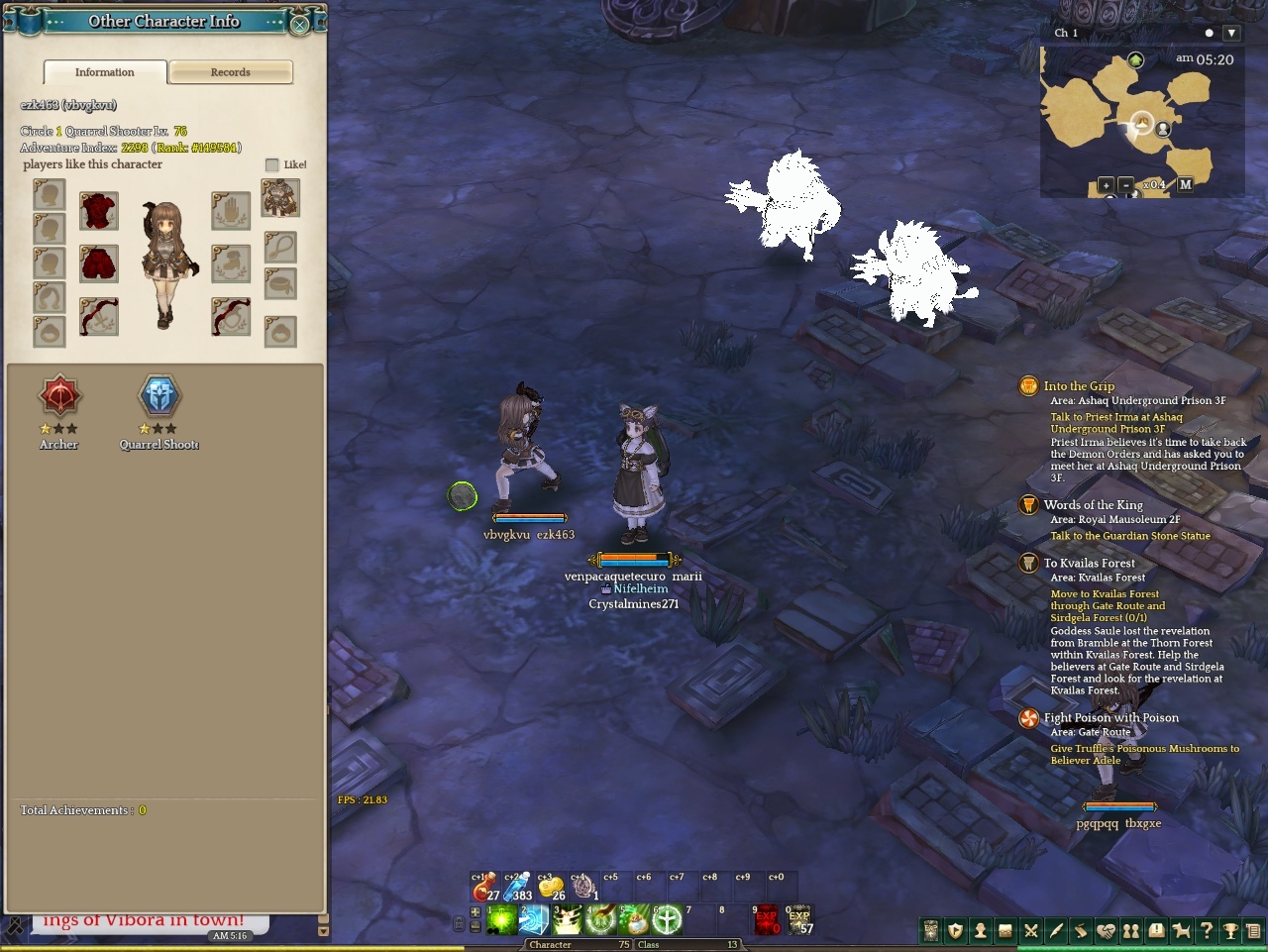Zoom in on the minimap
Screen dimensions: 1268x952
coord(1106,185)
